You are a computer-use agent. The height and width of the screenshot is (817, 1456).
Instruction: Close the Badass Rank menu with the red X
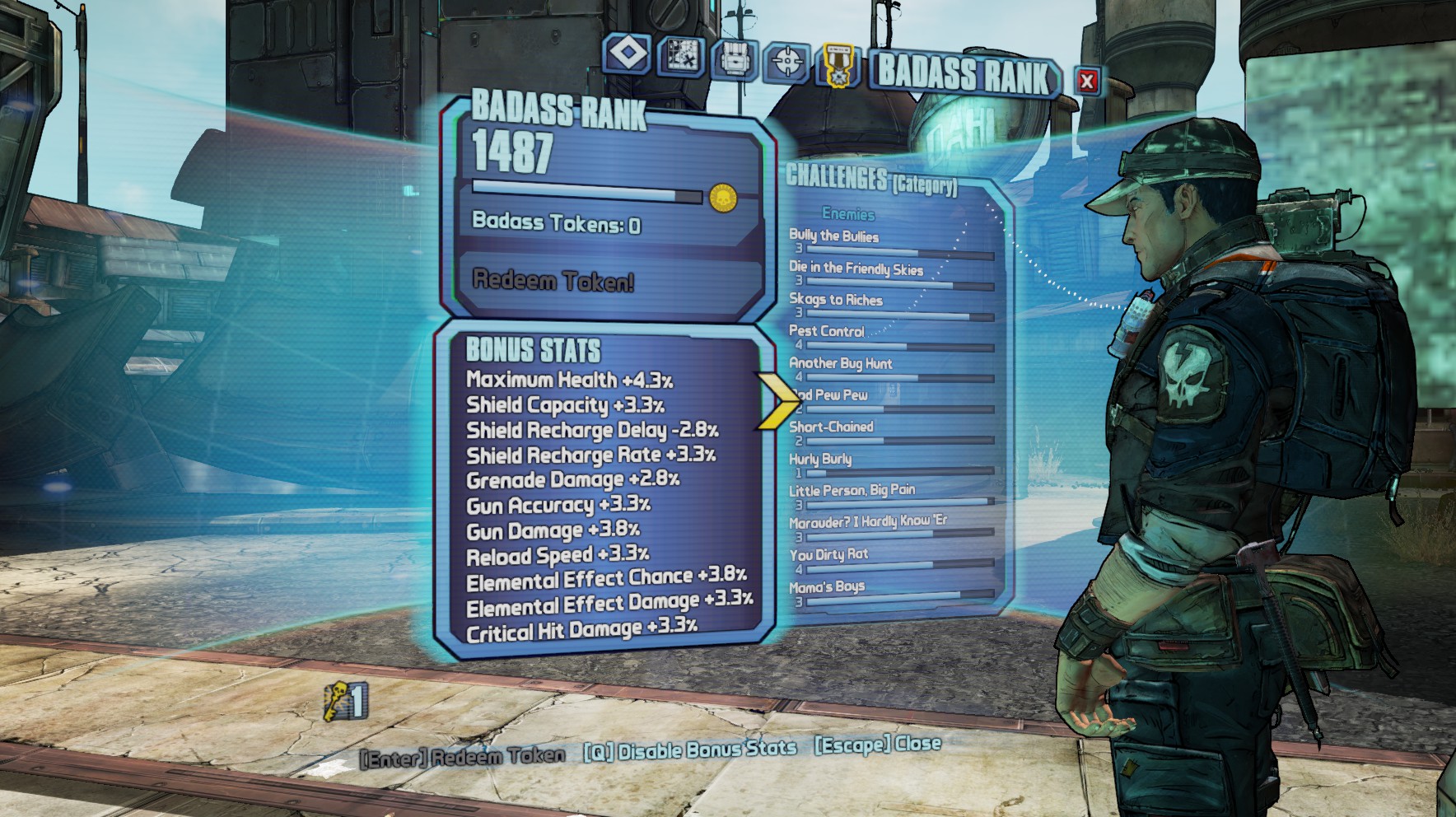[x=1087, y=81]
